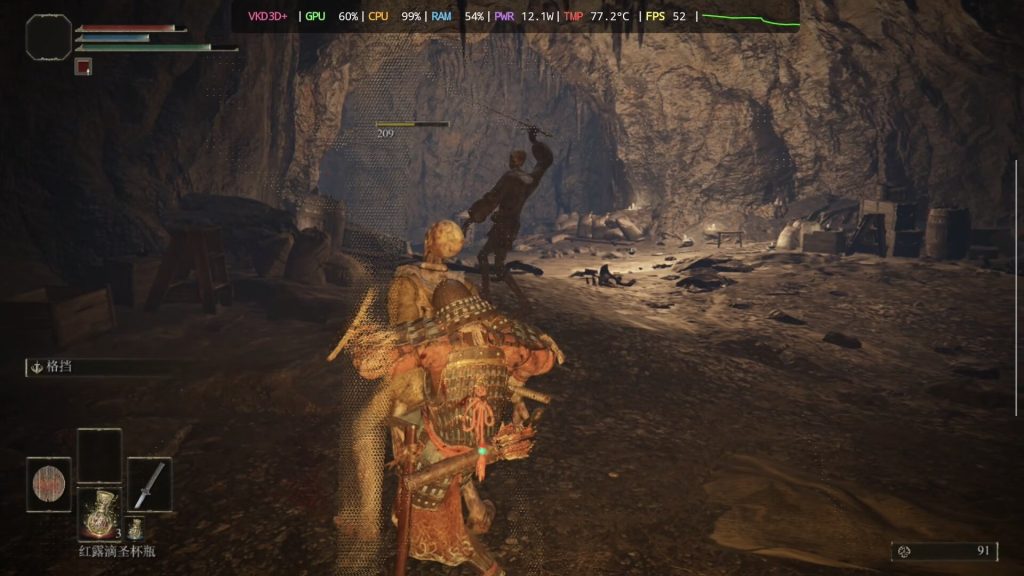Viewport: 1024px width, 576px height.
Task: Click the octagonal frame beside the health bar
Action: (48, 38)
